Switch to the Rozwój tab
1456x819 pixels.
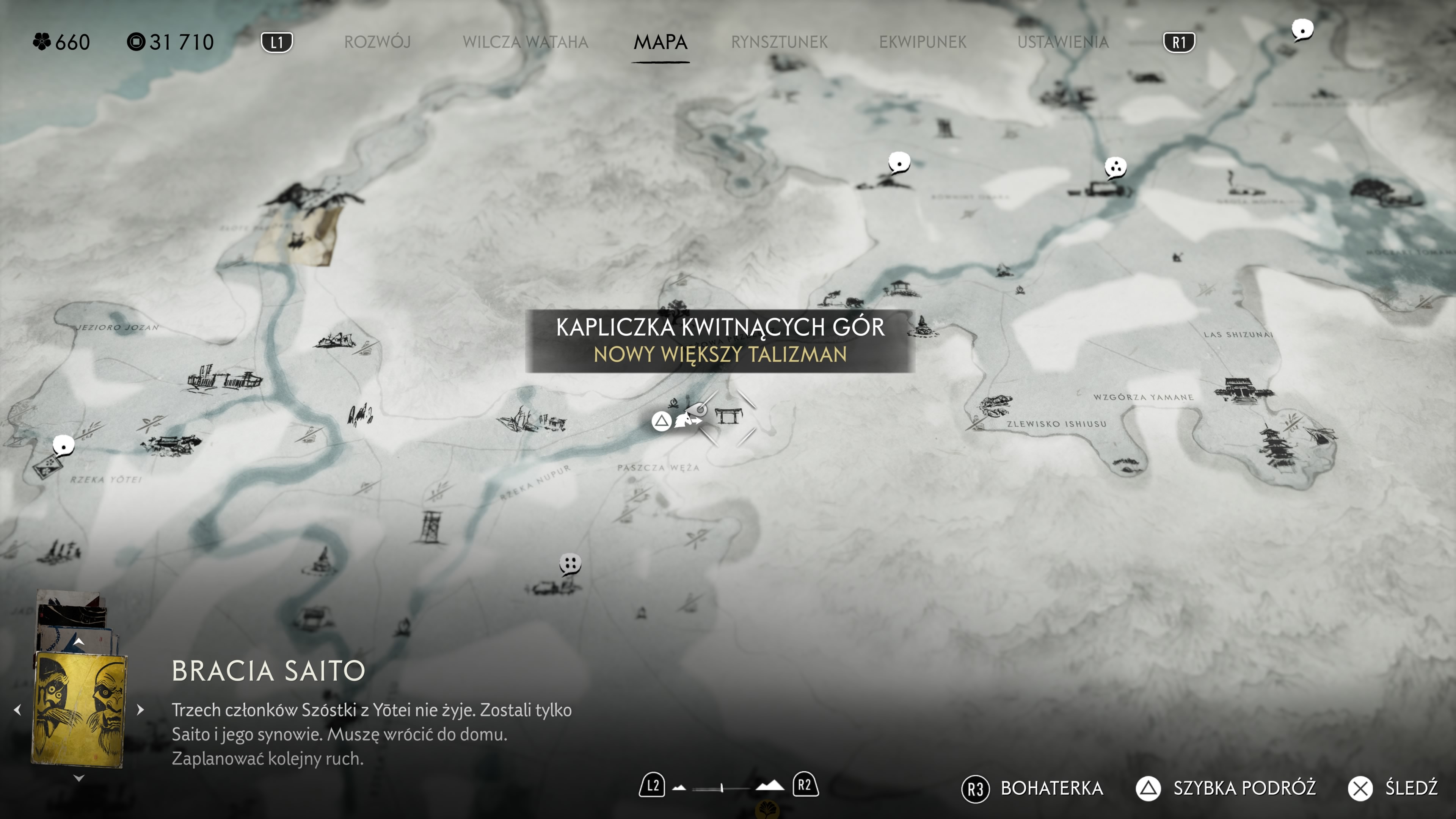point(377,42)
